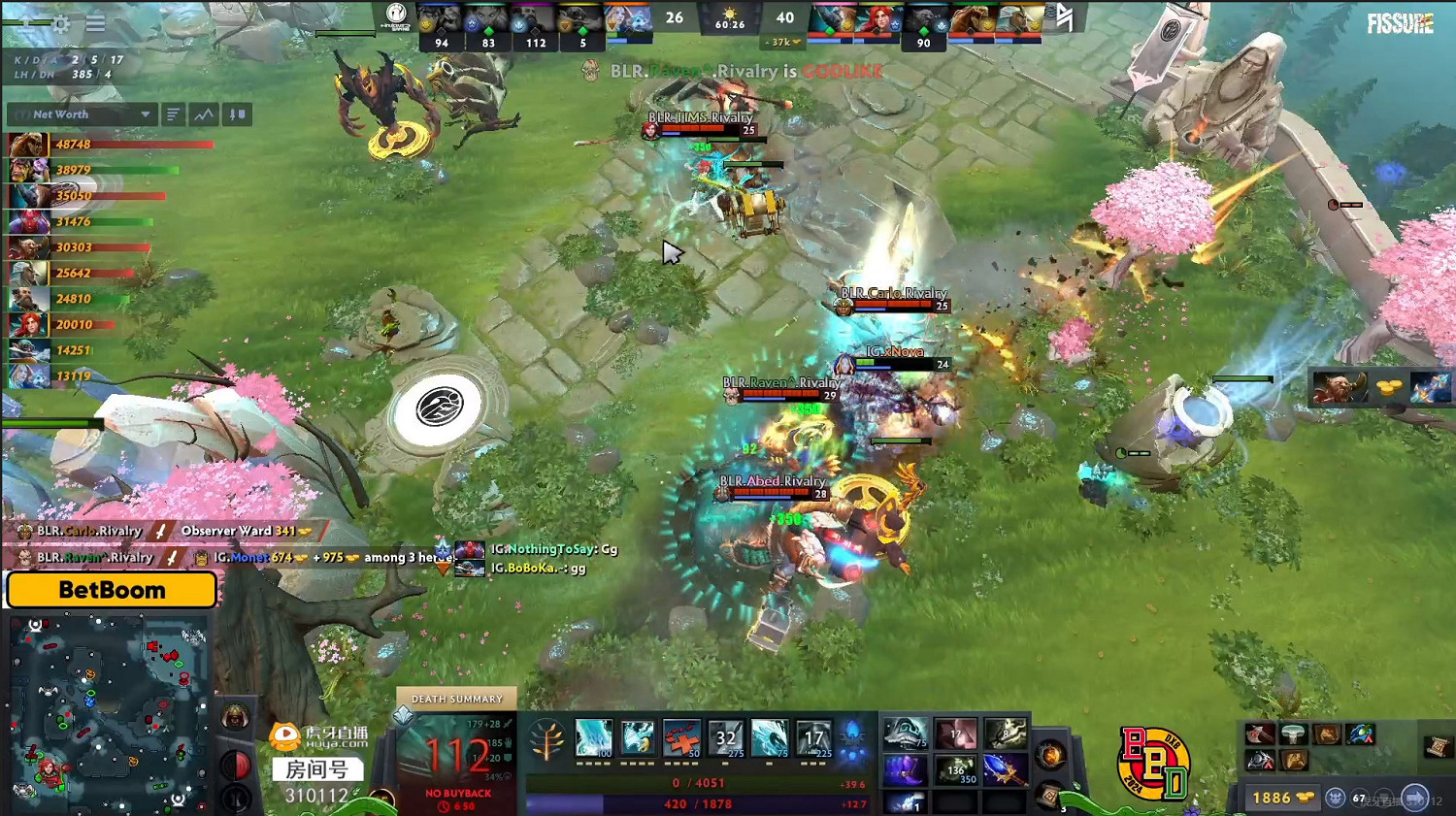Click the BetBoom sponsor banner
Screen dimensions: 1456x816
pos(111,589)
